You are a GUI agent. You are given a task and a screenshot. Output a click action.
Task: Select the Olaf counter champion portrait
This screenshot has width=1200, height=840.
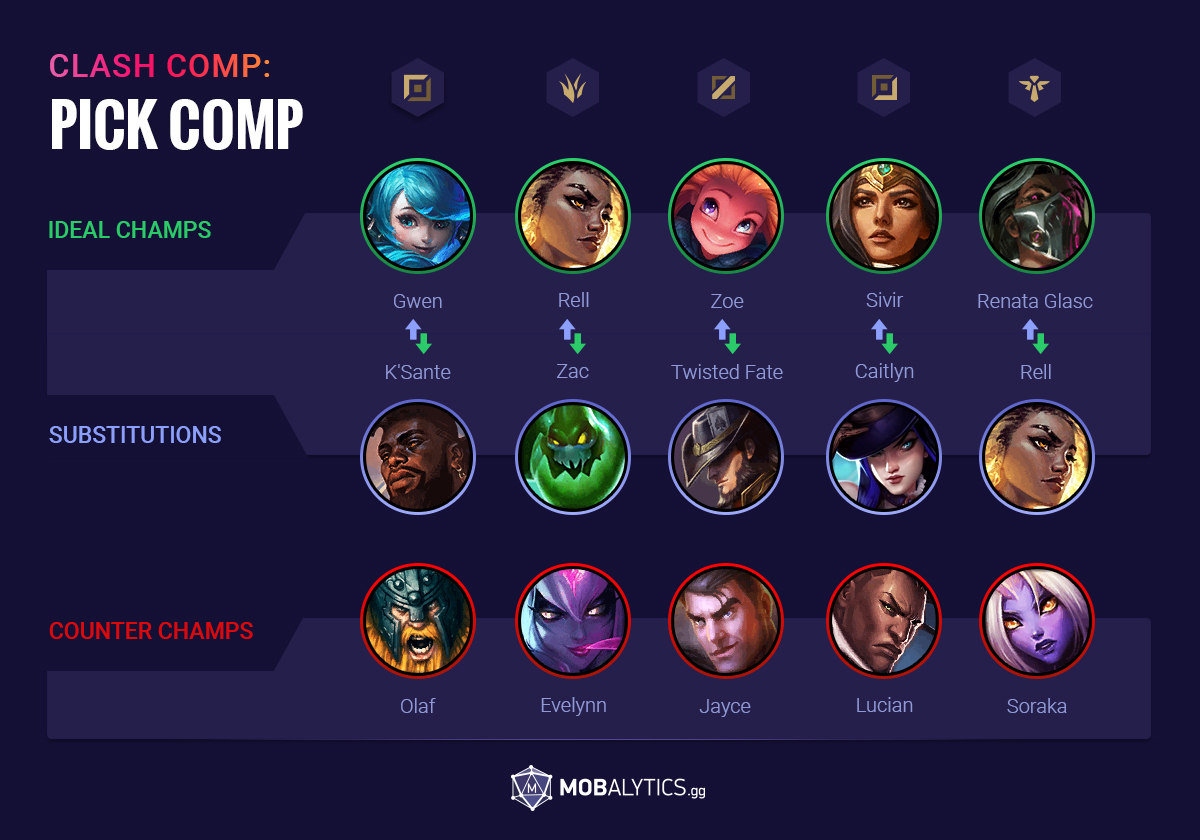(418, 622)
